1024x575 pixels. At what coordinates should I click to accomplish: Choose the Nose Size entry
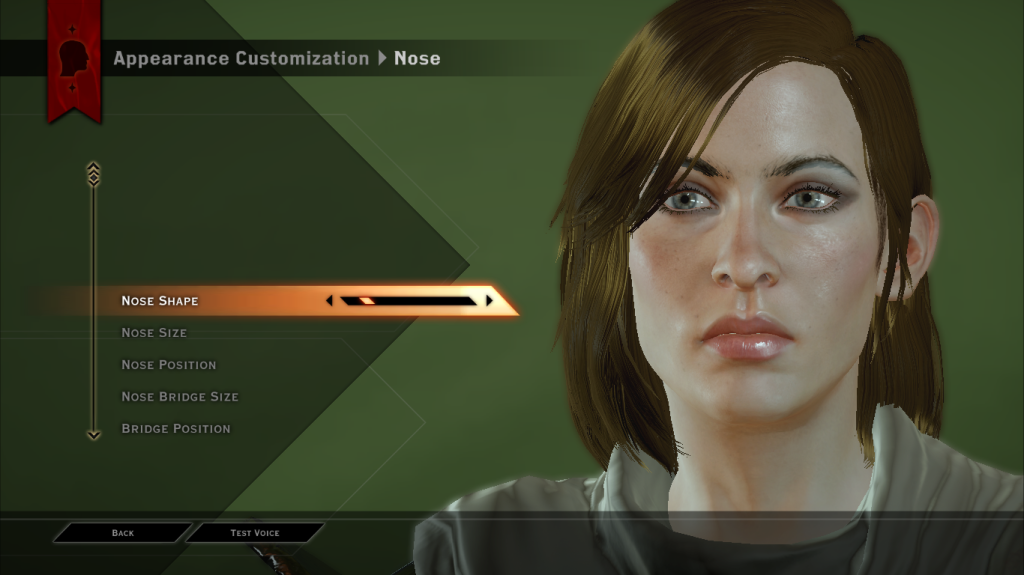154,333
